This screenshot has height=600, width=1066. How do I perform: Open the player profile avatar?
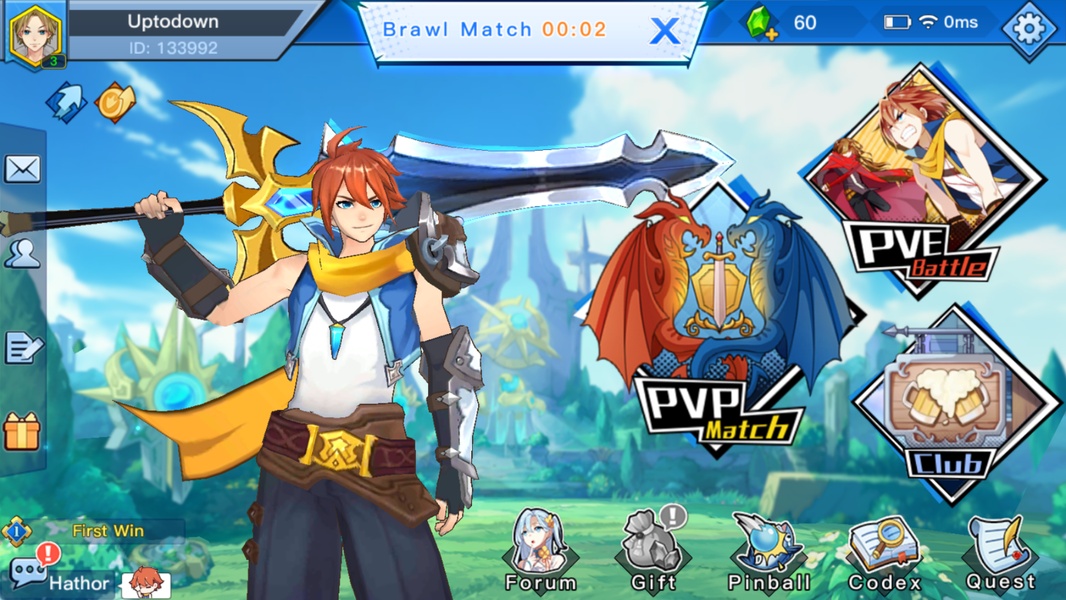(36, 35)
